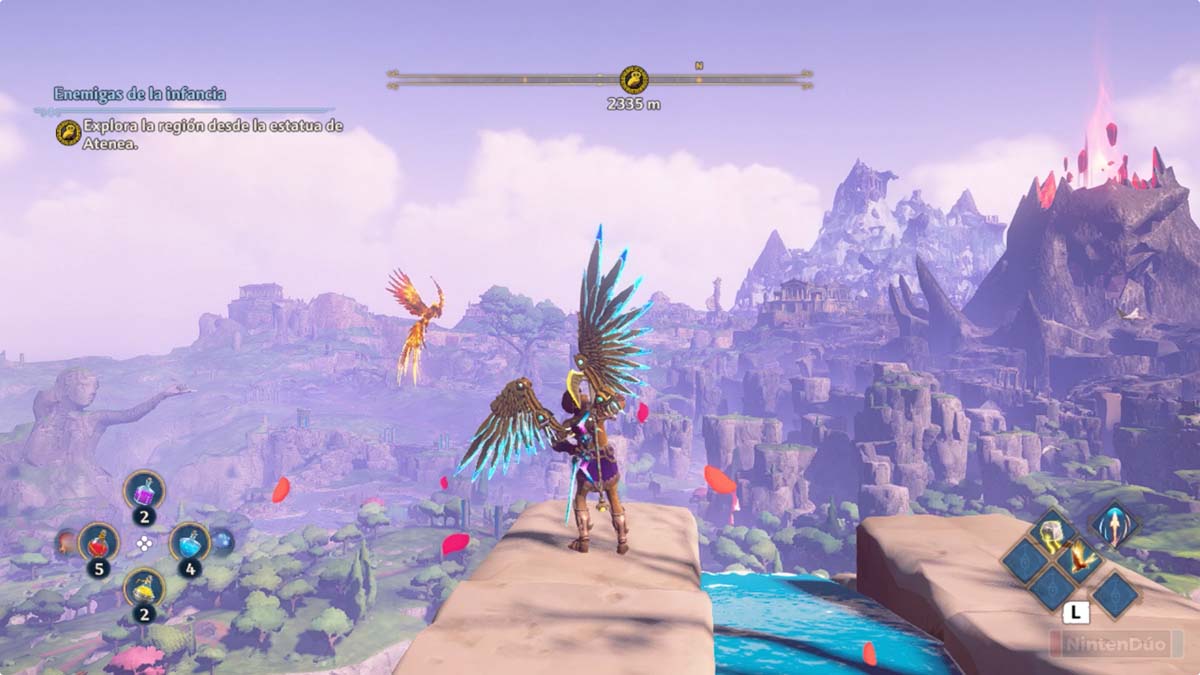1200x675 pixels.
Task: Select the compass quest marker at top
Action: [633, 79]
